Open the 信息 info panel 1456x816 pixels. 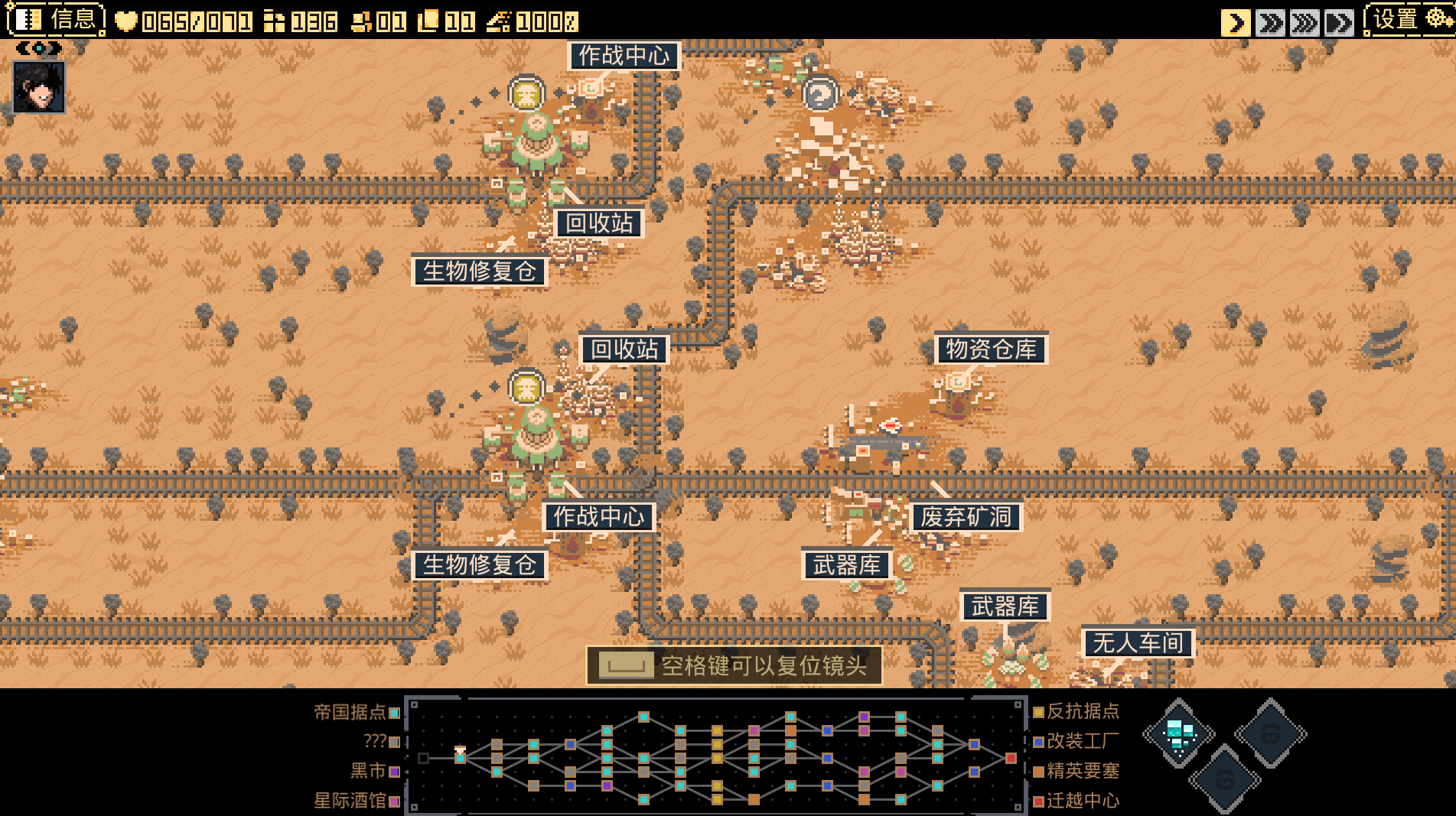tap(56, 19)
